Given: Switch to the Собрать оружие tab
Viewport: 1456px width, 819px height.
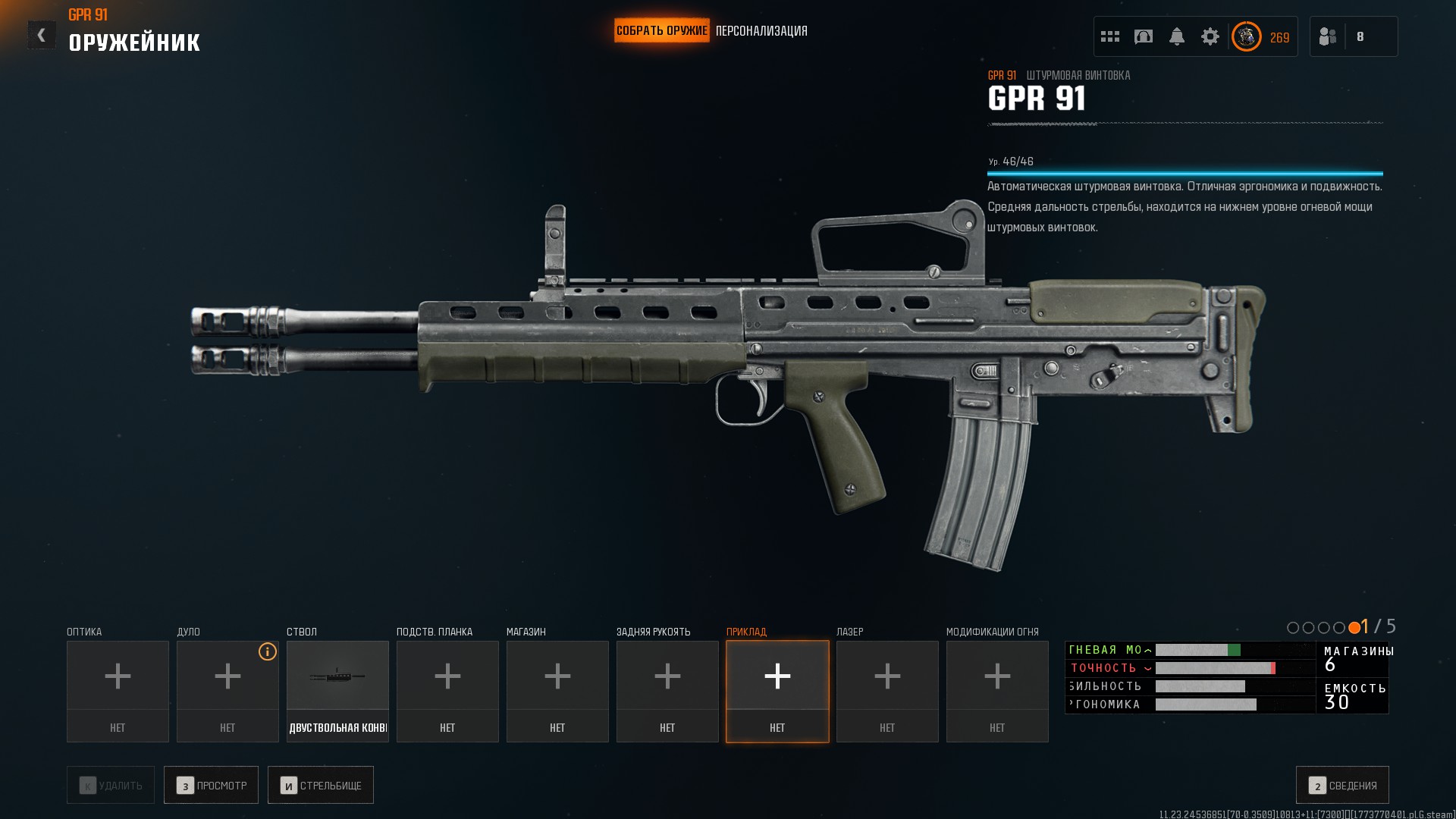Looking at the screenshot, I should click(x=661, y=31).
